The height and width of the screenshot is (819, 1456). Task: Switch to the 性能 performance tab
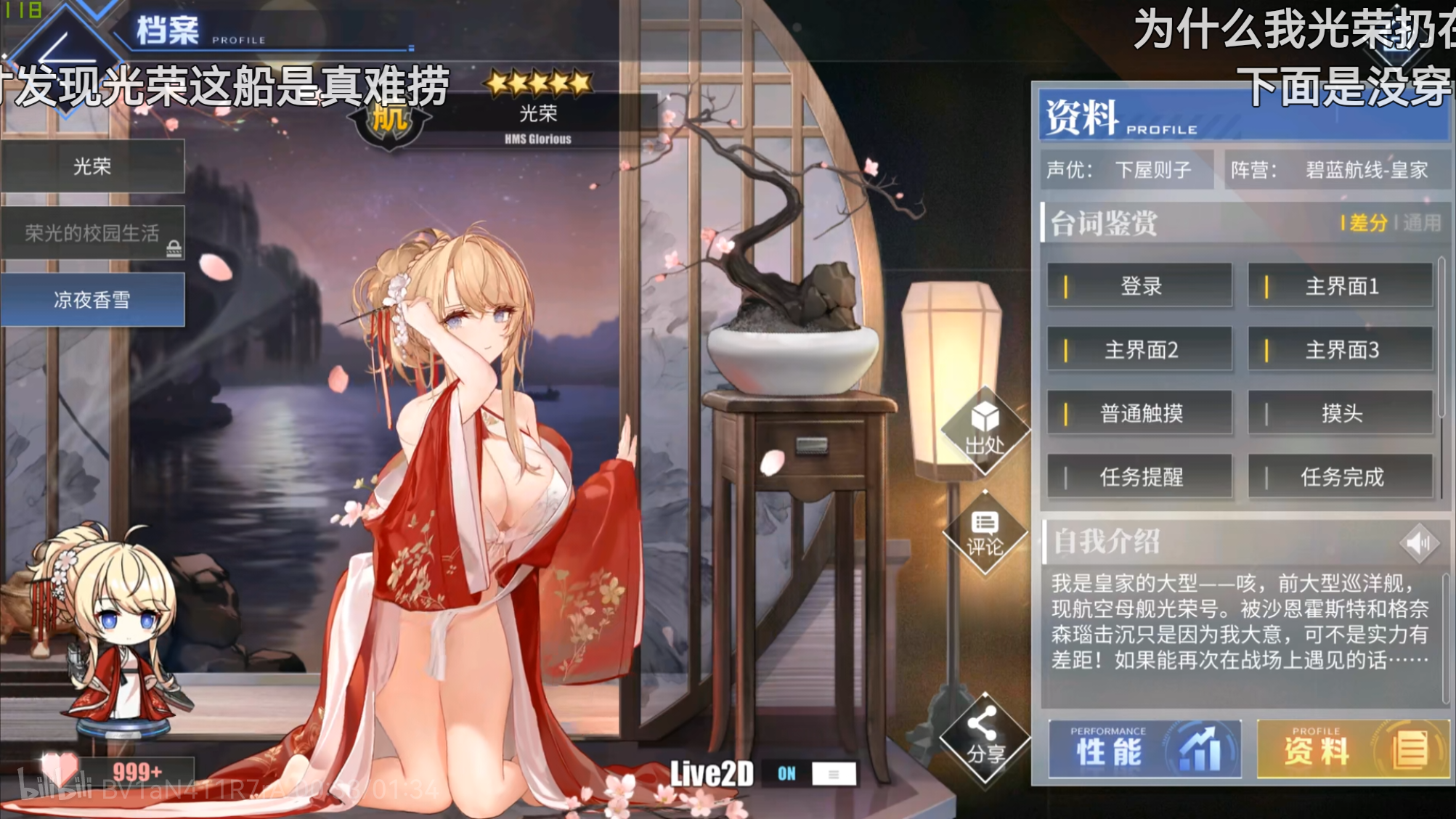1144,749
